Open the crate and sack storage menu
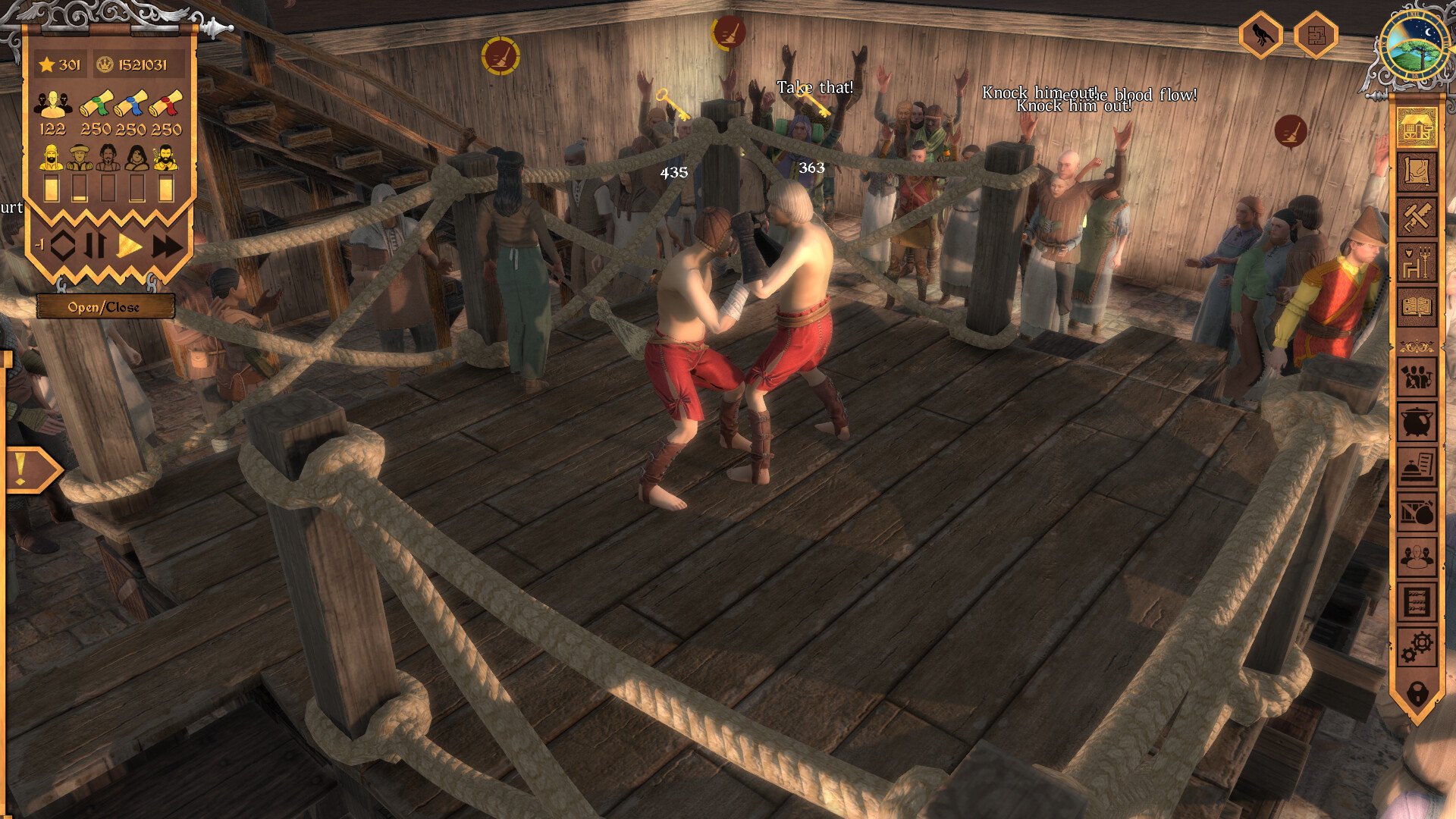This screenshot has width=1456, height=819. click(x=1416, y=513)
